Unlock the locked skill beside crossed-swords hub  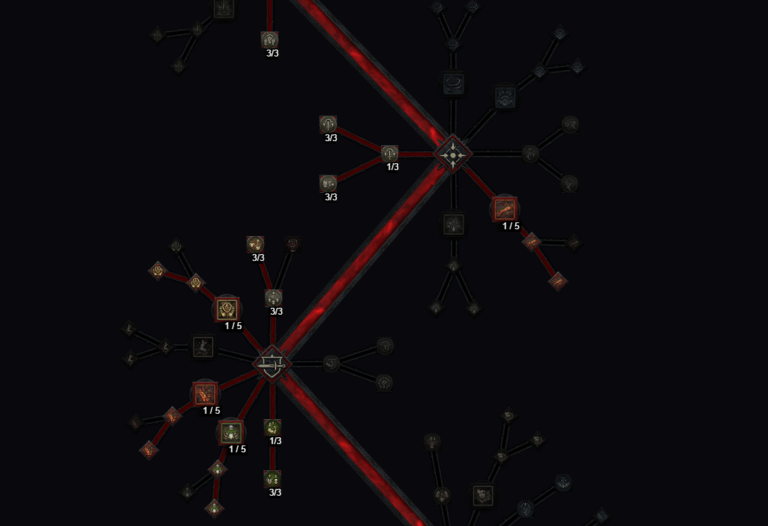pyautogui.click(x=203, y=347)
